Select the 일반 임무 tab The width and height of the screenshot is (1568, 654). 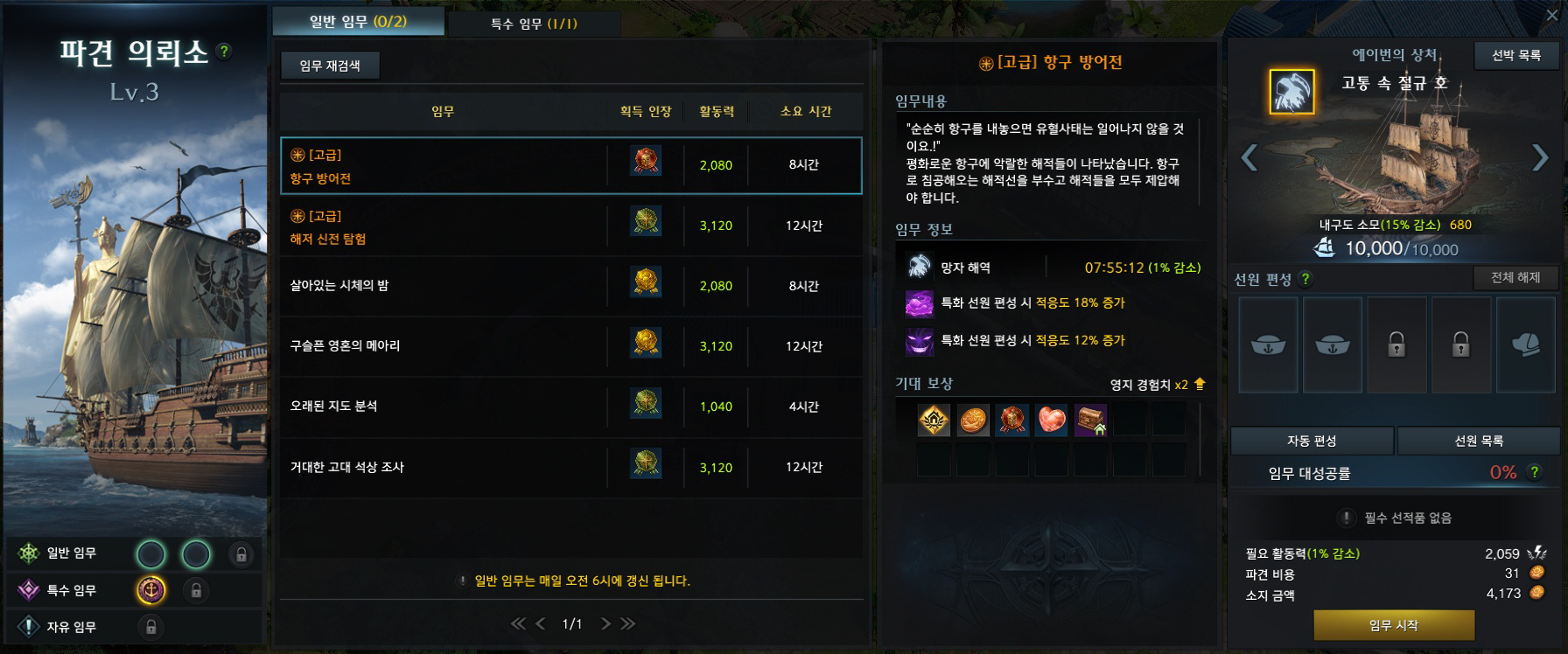(x=358, y=22)
